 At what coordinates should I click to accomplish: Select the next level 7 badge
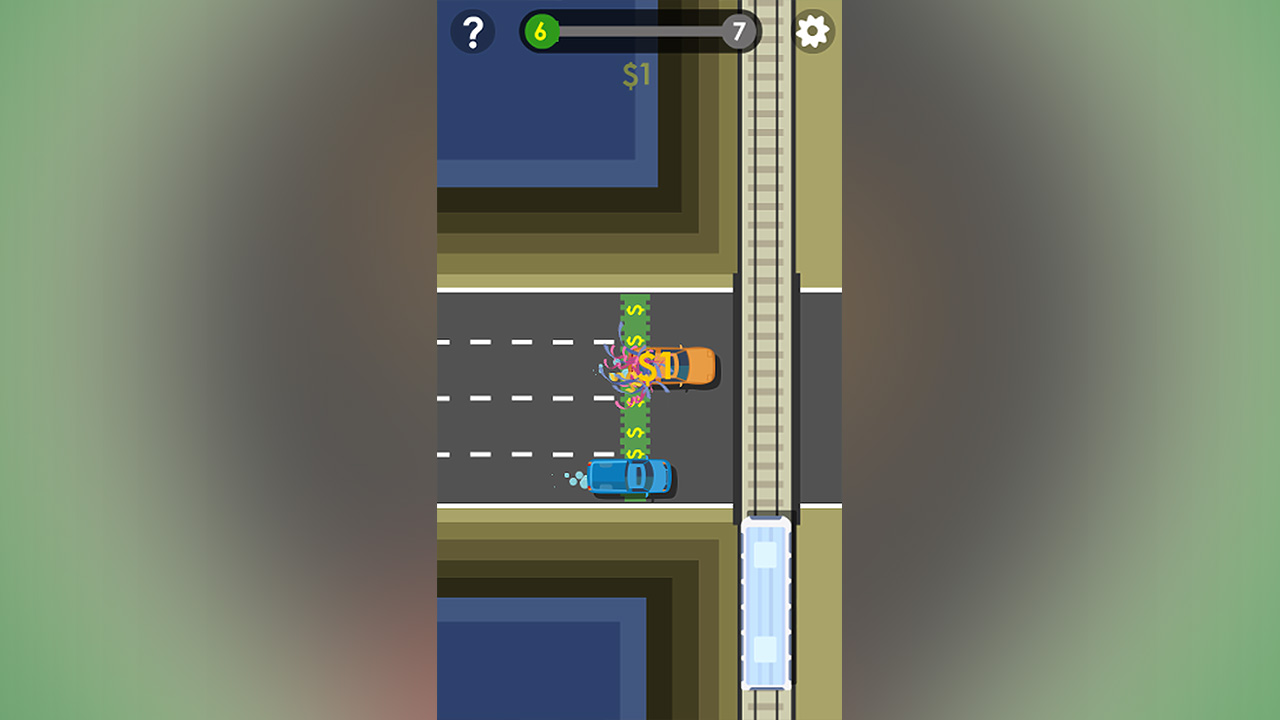pos(740,31)
